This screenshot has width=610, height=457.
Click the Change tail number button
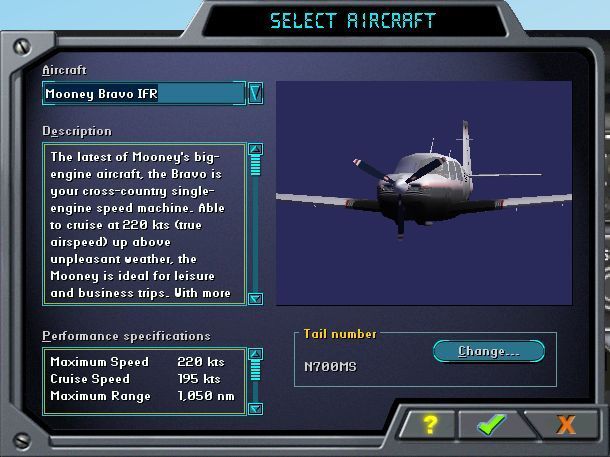point(488,351)
